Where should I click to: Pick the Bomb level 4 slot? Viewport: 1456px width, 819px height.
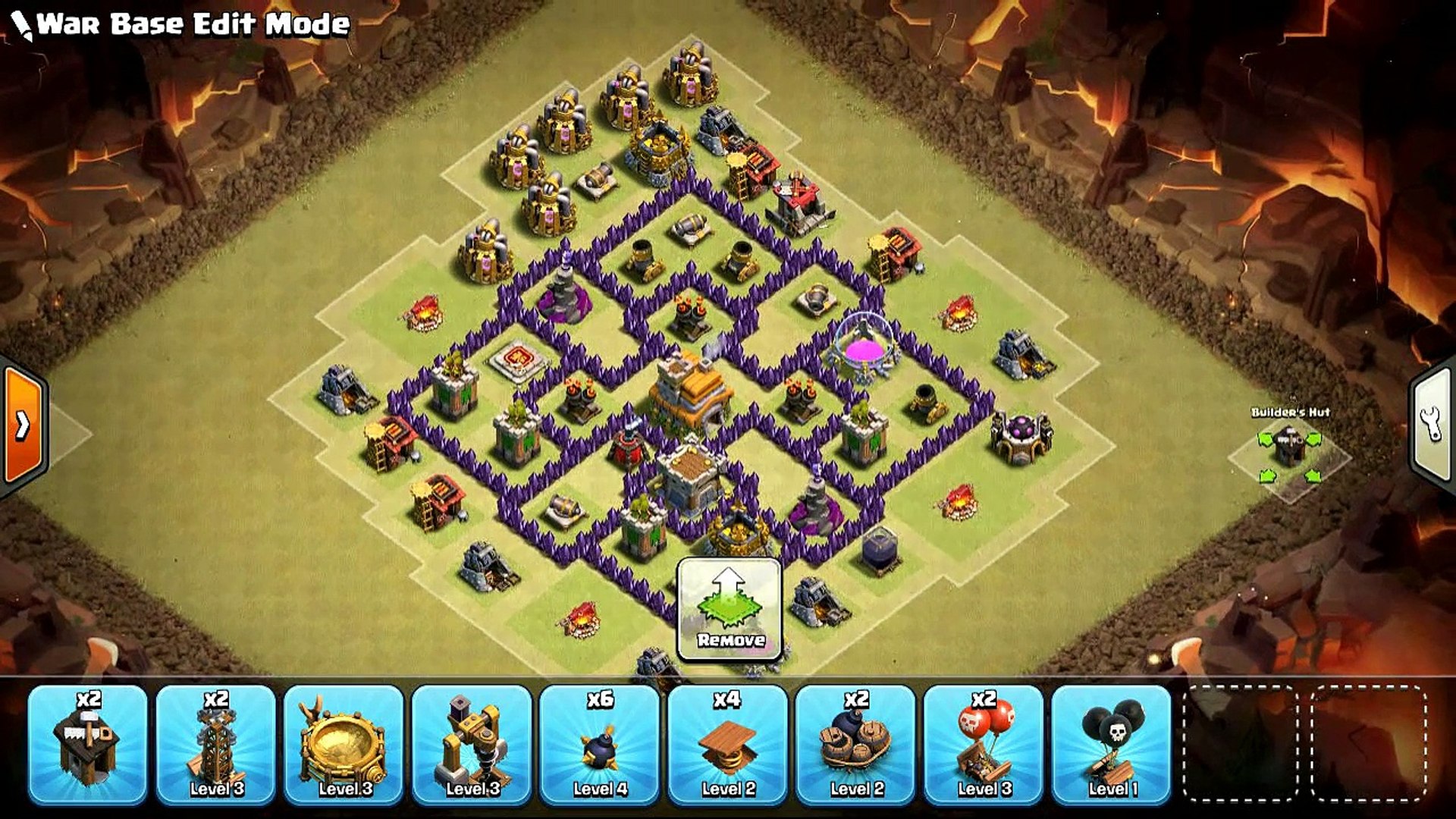pyautogui.click(x=599, y=743)
